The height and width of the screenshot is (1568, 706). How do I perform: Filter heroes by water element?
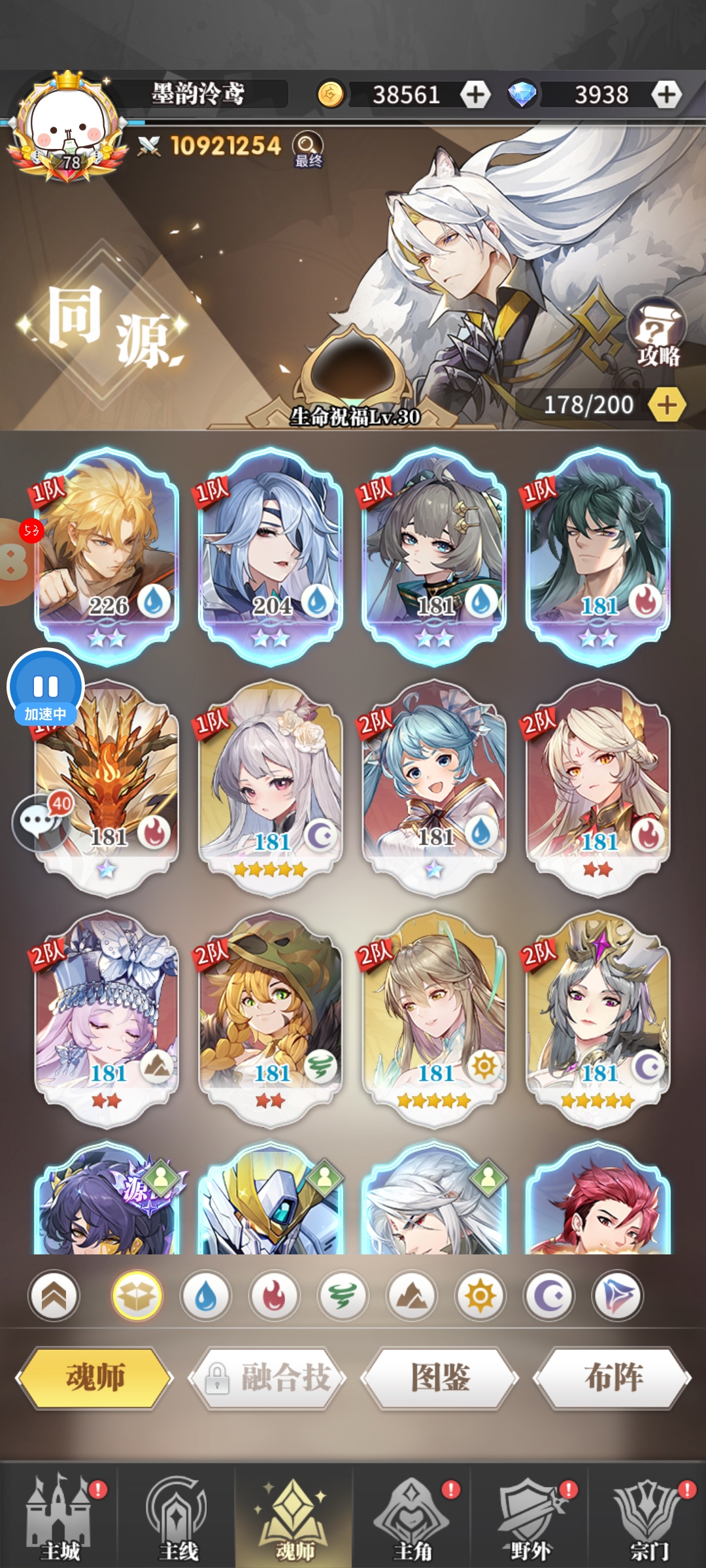pos(206,1296)
